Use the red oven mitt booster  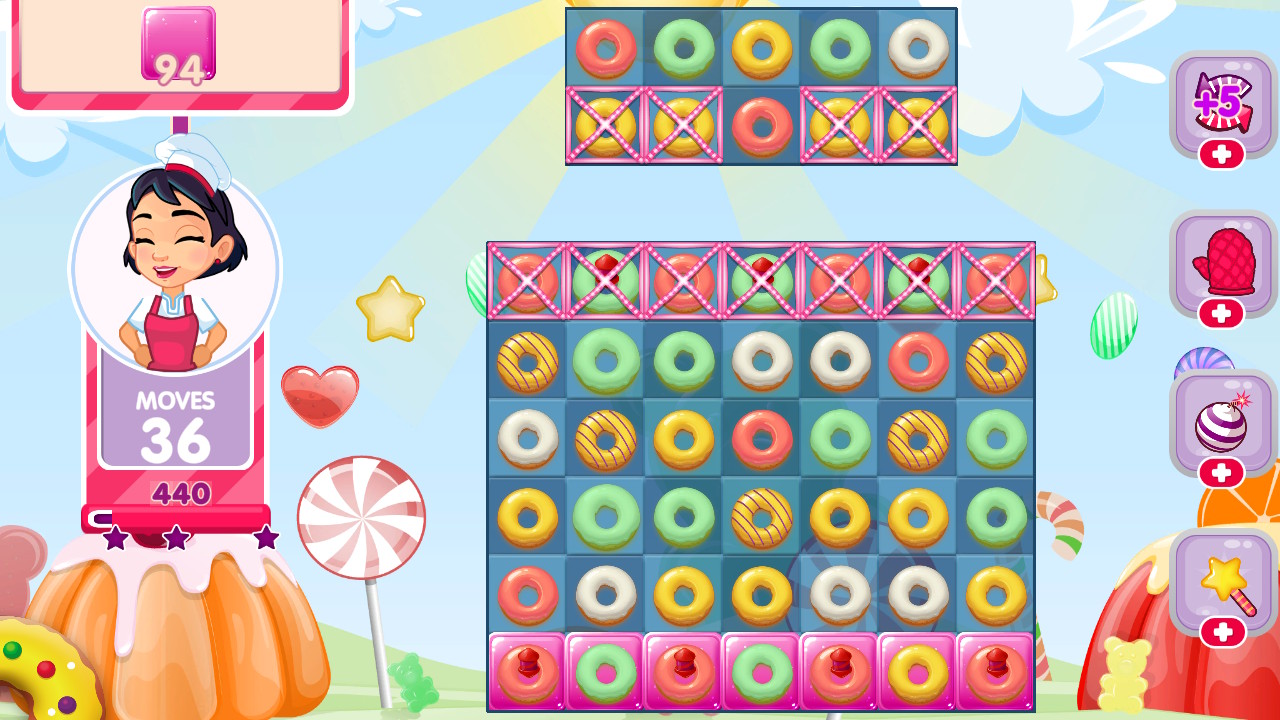1223,262
